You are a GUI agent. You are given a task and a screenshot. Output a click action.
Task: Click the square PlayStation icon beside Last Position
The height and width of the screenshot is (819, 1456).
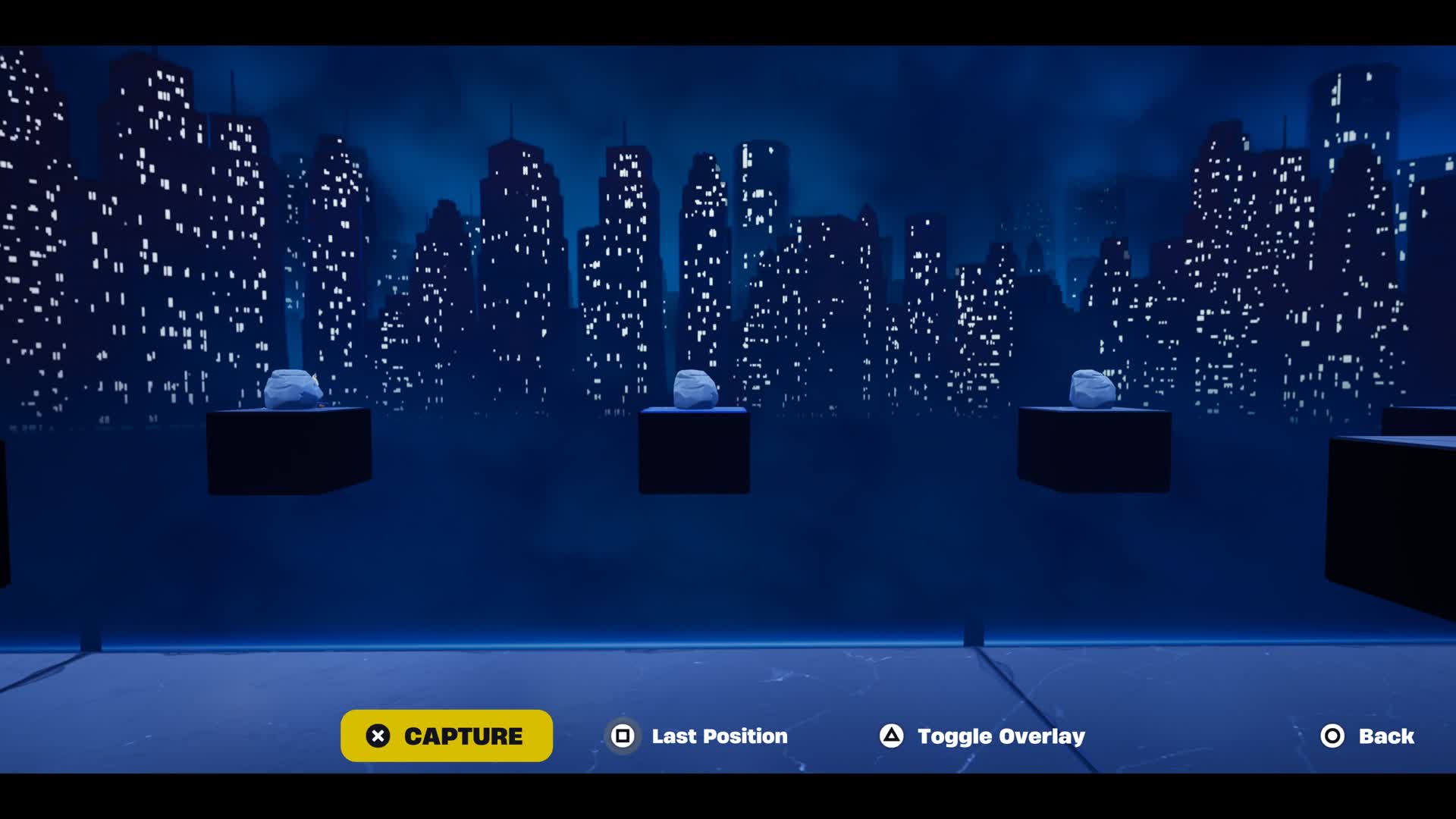pos(622,736)
